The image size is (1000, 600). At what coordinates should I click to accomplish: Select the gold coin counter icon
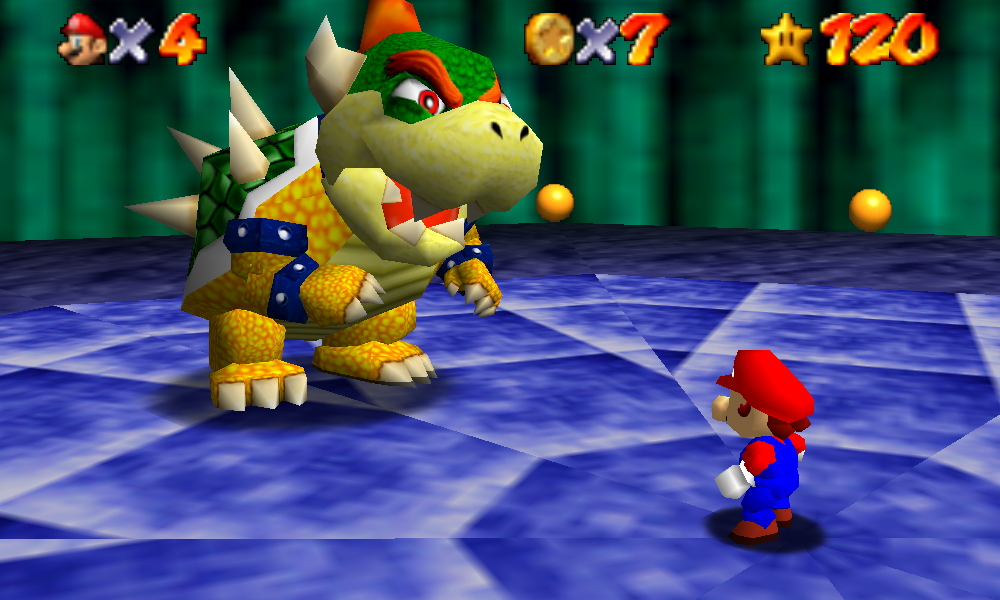548,40
